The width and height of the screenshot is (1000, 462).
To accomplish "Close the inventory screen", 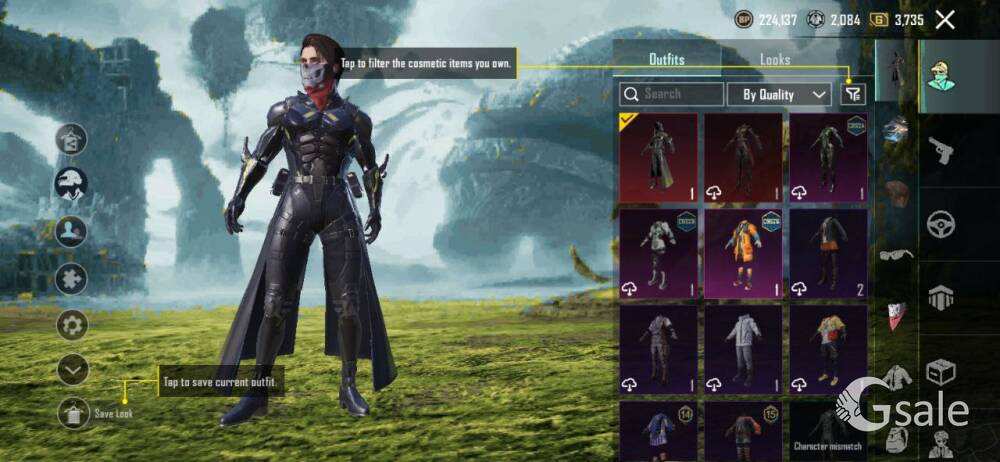I will (x=945, y=19).
